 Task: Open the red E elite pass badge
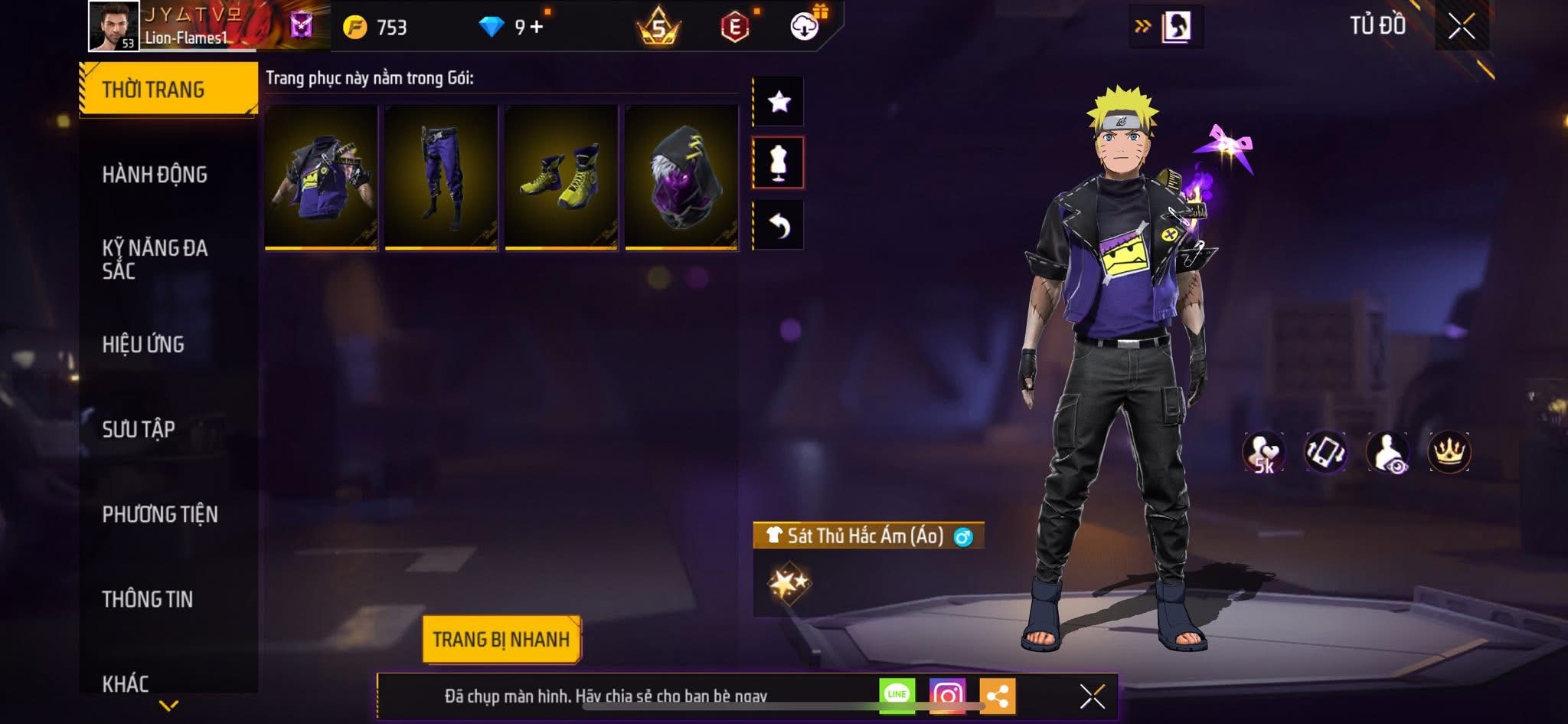click(x=737, y=26)
